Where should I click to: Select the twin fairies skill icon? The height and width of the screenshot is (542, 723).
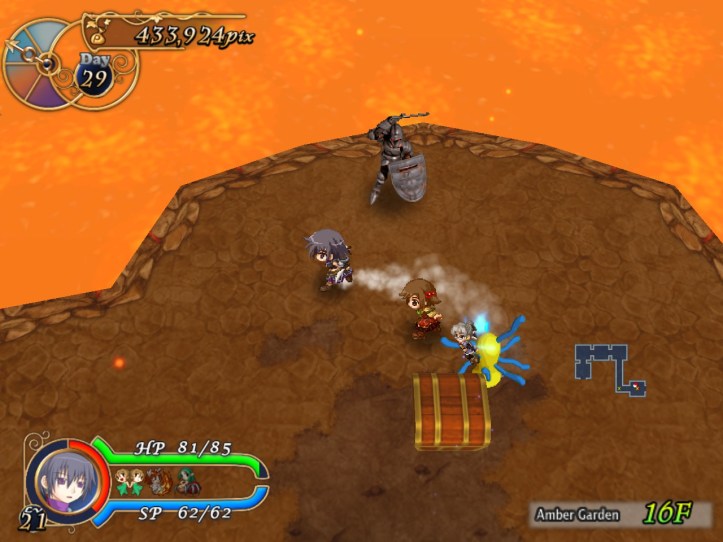coord(129,481)
